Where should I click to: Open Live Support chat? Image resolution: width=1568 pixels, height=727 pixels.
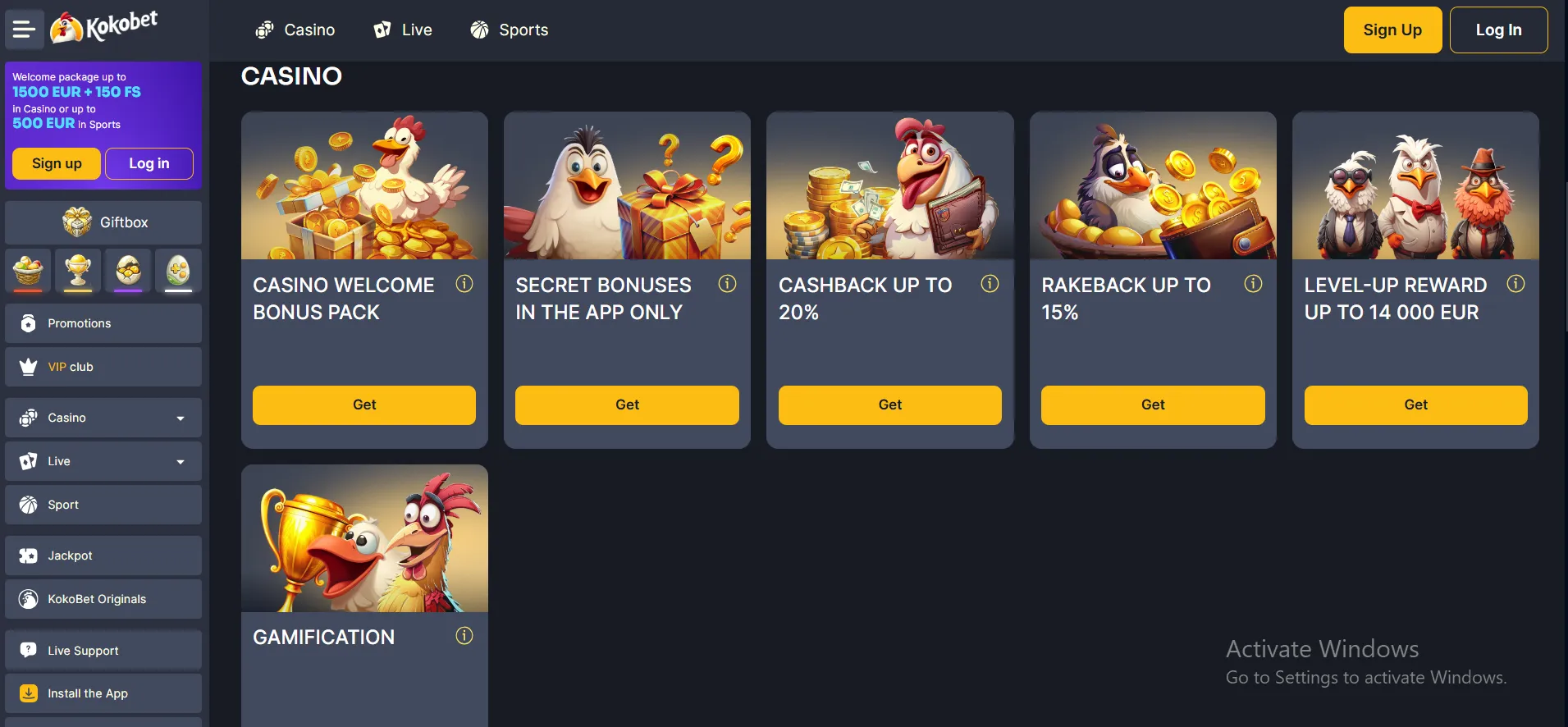pos(103,651)
